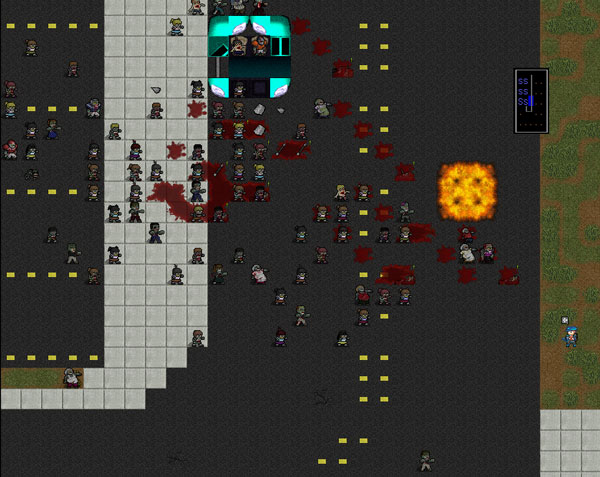Viewport: 600px width, 477px height.
Task: Click the small minimap panel
Action: pyautogui.click(x=531, y=101)
